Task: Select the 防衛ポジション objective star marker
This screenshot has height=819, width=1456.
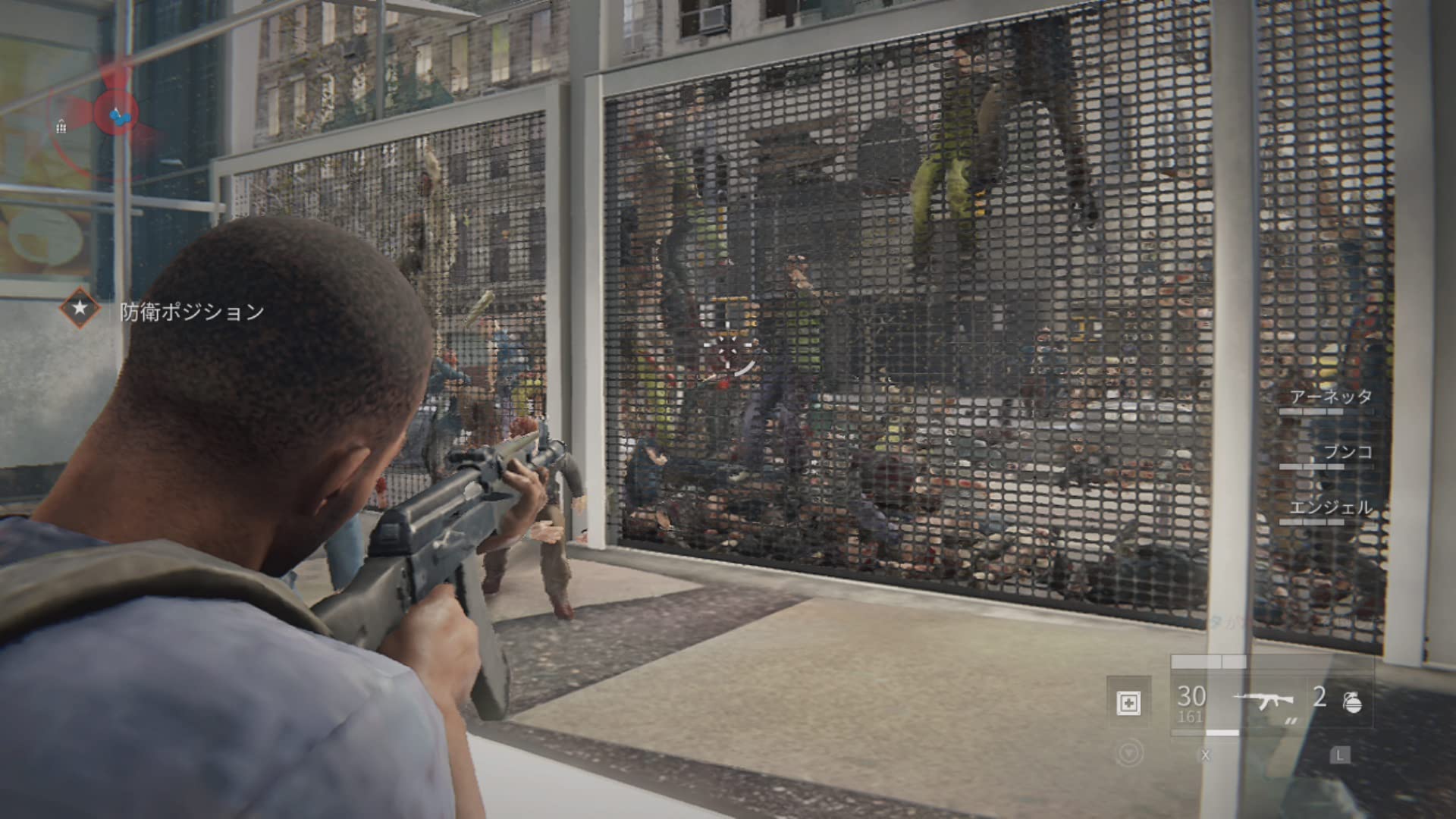Action: pyautogui.click(x=80, y=309)
